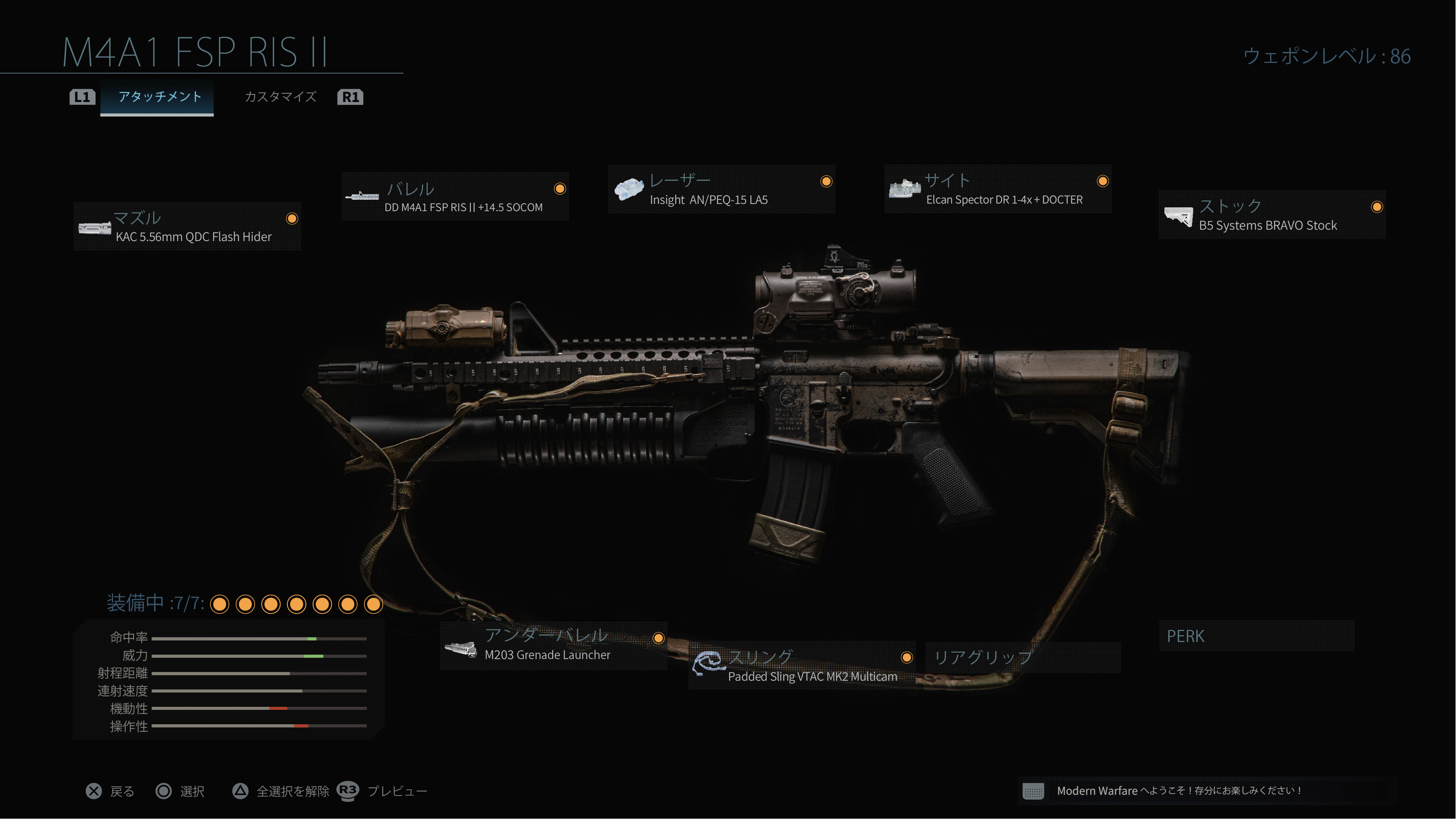Open the empty リアグリップ slot
This screenshot has height=819, width=1456.
point(1023,658)
